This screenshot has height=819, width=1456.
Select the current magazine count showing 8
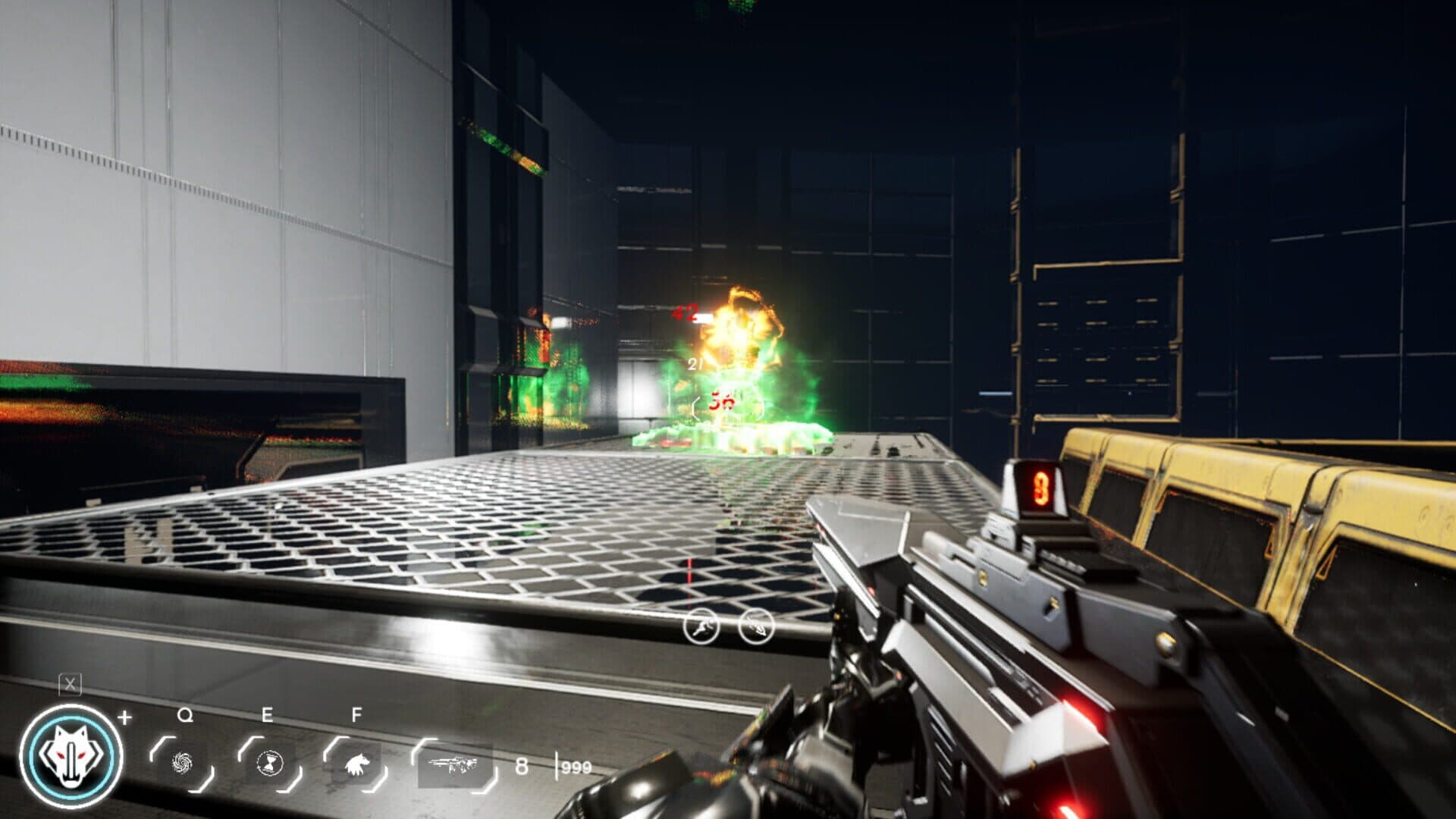tap(520, 767)
